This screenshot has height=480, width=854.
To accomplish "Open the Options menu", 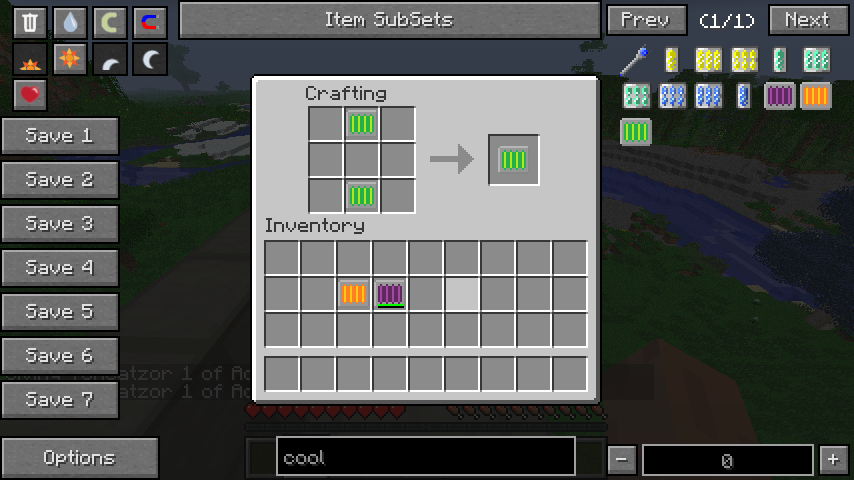I will point(79,458).
